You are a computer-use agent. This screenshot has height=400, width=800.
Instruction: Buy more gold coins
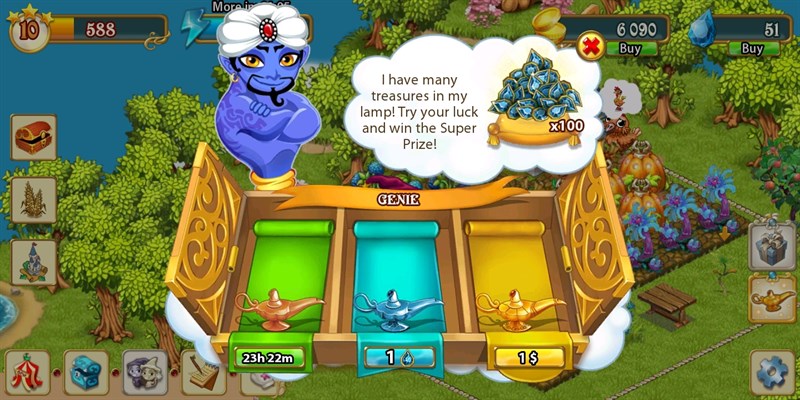click(x=631, y=47)
